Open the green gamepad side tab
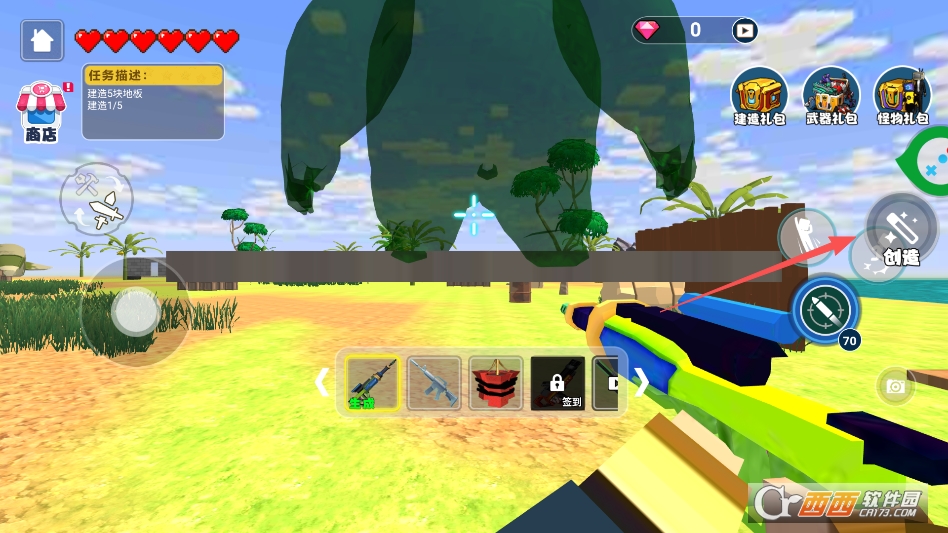948x533 pixels. tap(929, 159)
